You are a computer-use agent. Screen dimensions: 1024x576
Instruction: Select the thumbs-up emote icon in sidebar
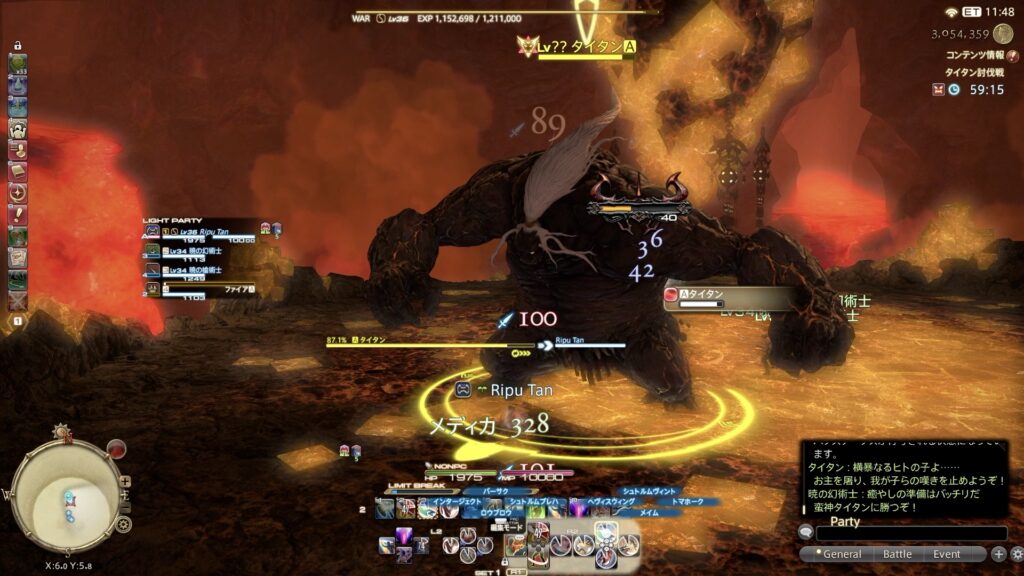pos(17,150)
